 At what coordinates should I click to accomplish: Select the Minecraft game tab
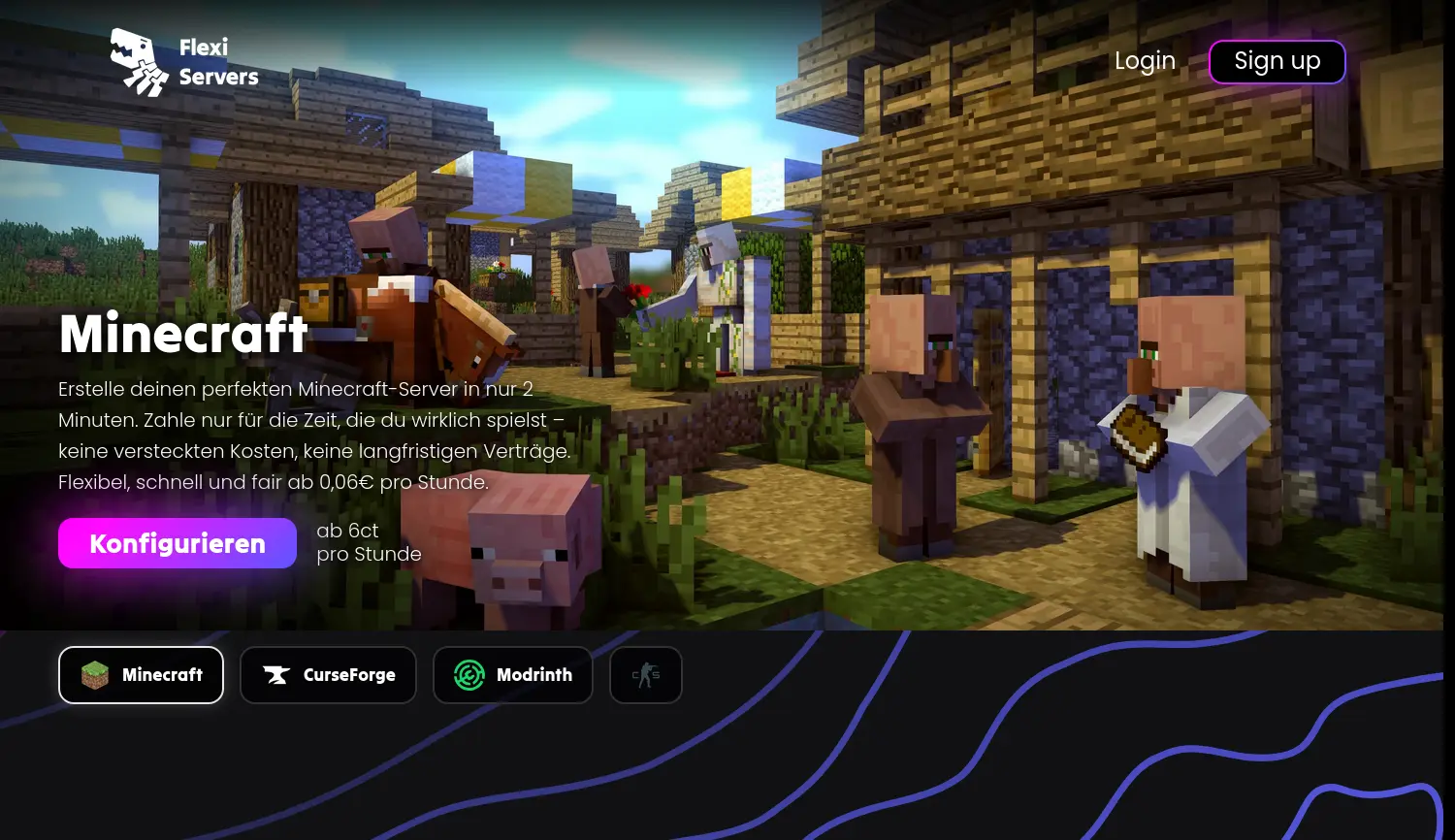(x=142, y=675)
